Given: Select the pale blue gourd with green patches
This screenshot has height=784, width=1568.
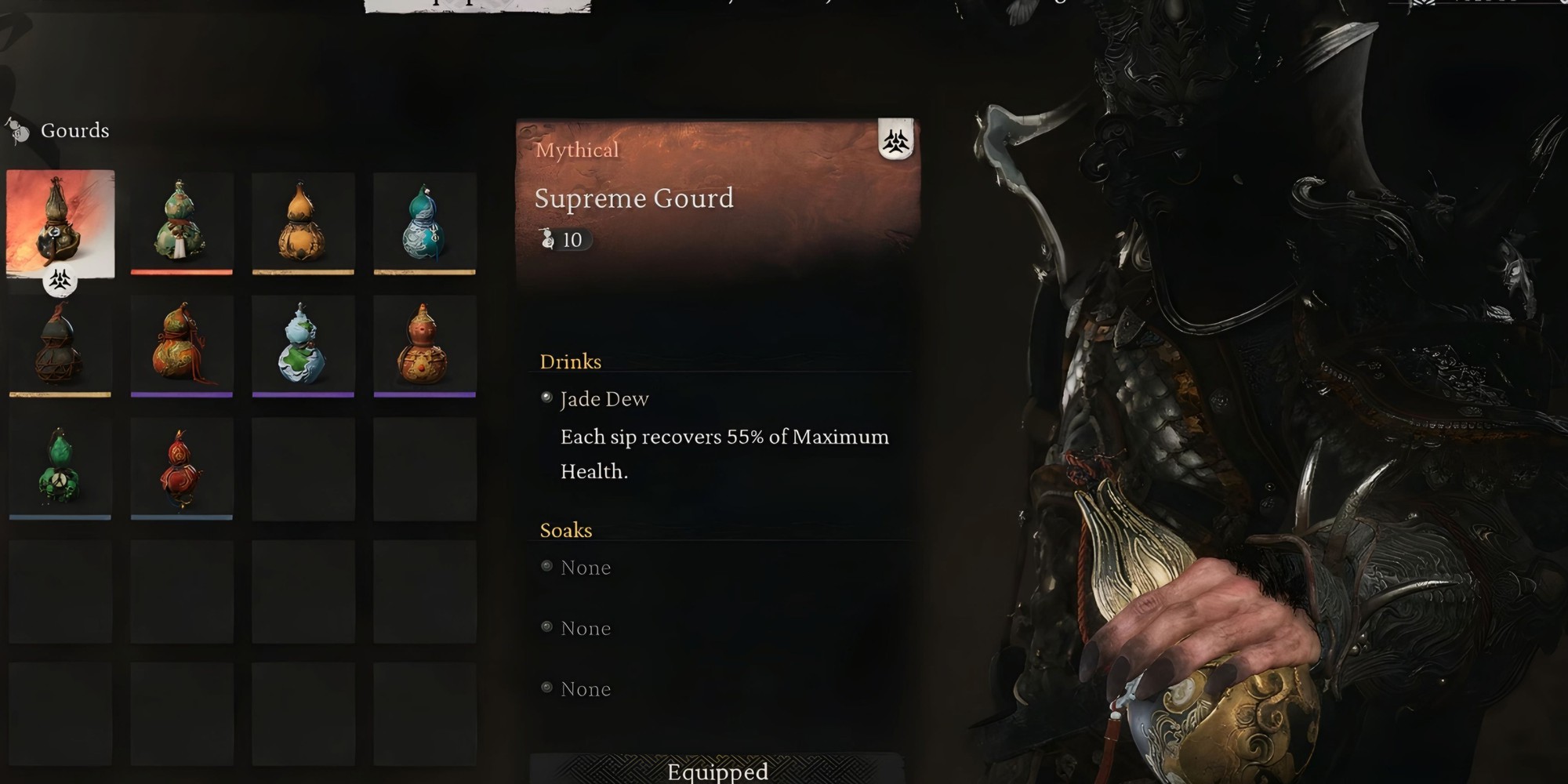Looking at the screenshot, I should 303,345.
